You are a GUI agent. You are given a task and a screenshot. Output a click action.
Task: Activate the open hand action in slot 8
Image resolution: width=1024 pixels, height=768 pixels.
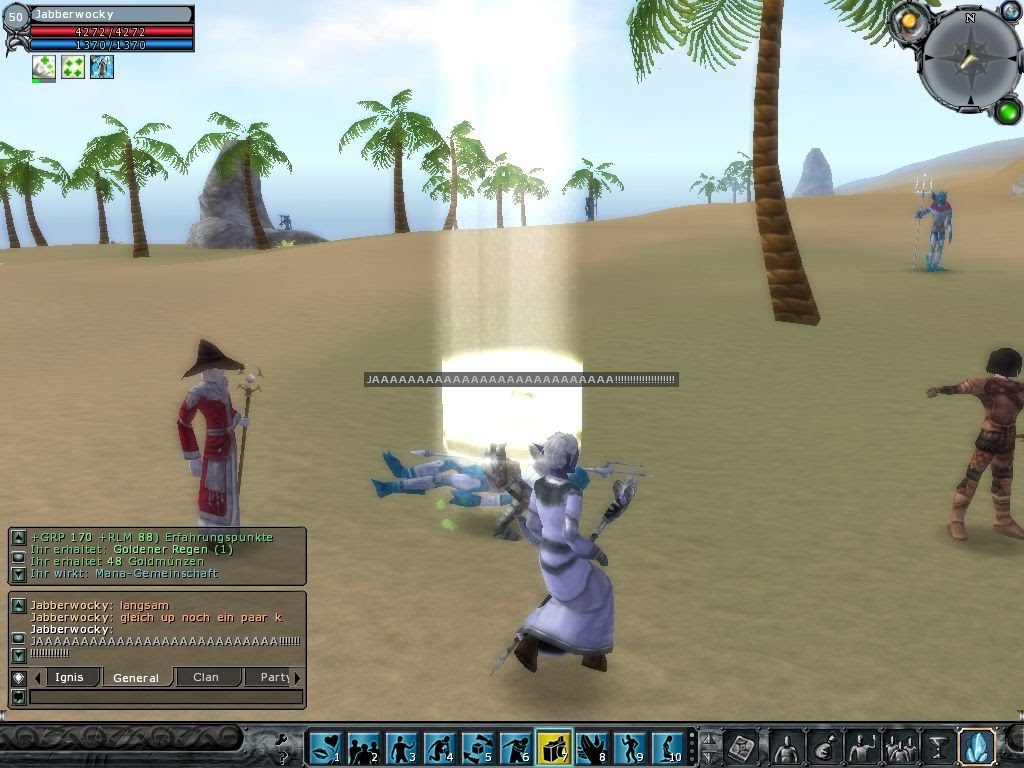(x=592, y=747)
